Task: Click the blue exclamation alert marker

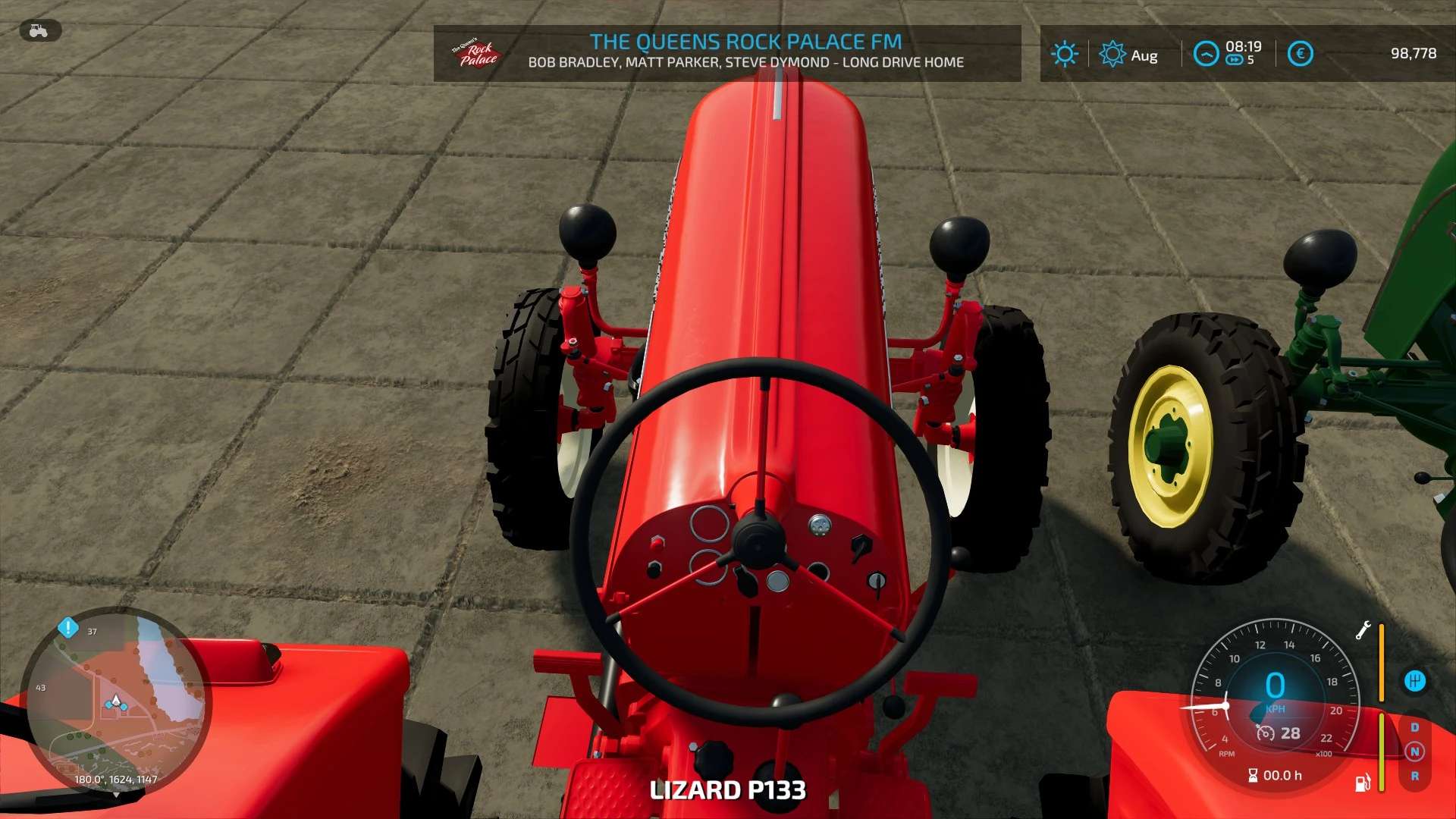Action: point(68,627)
